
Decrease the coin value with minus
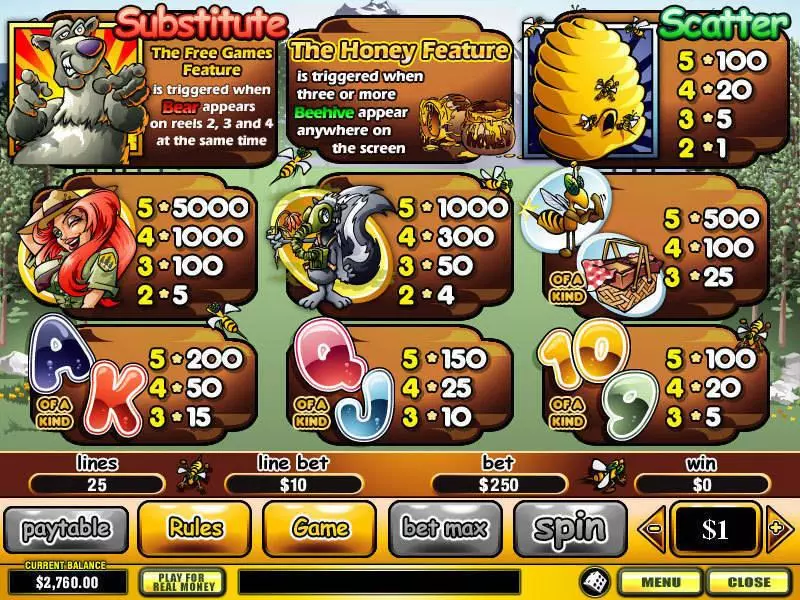point(653,527)
